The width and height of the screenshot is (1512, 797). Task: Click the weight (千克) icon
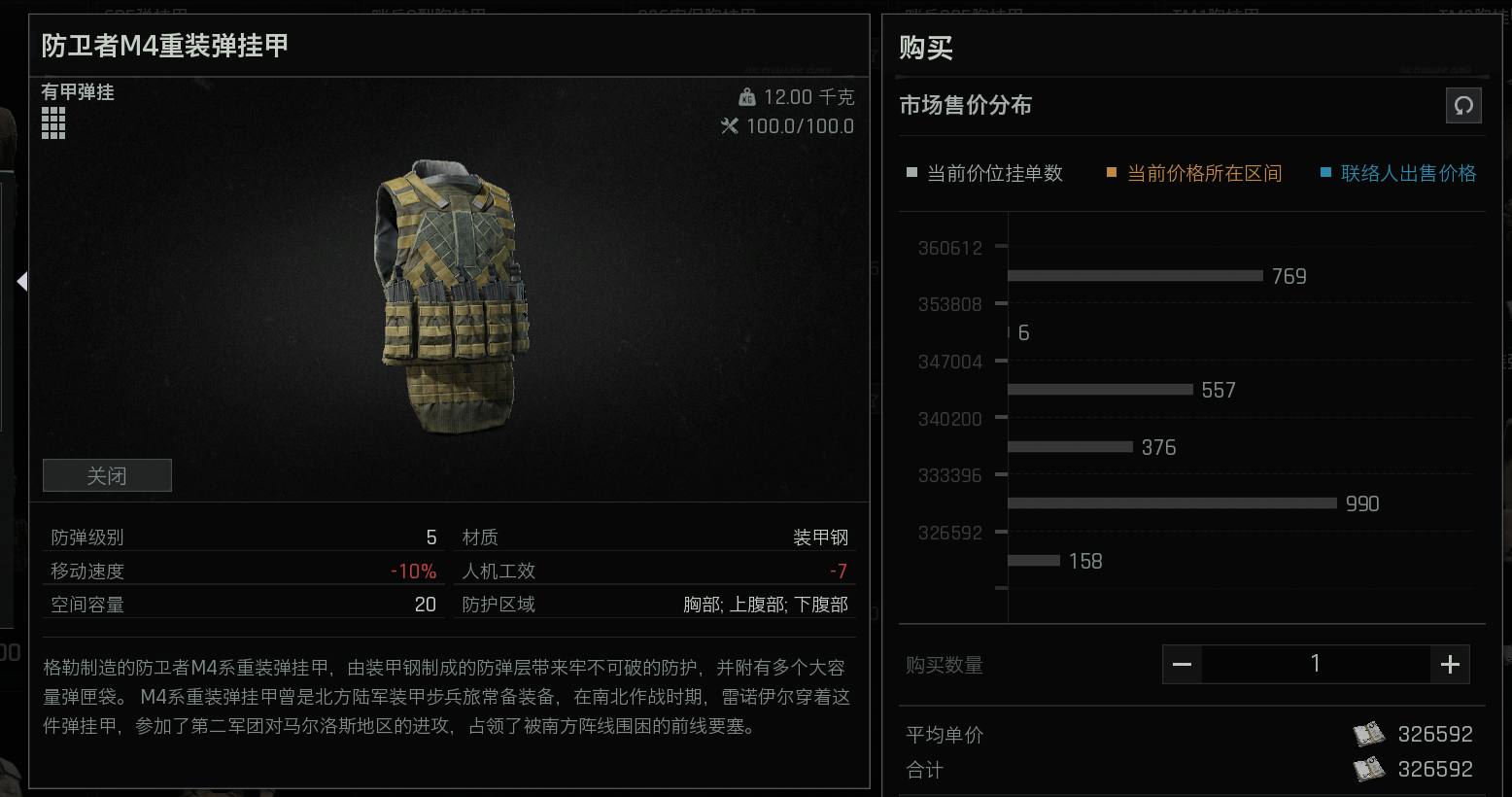(x=747, y=97)
